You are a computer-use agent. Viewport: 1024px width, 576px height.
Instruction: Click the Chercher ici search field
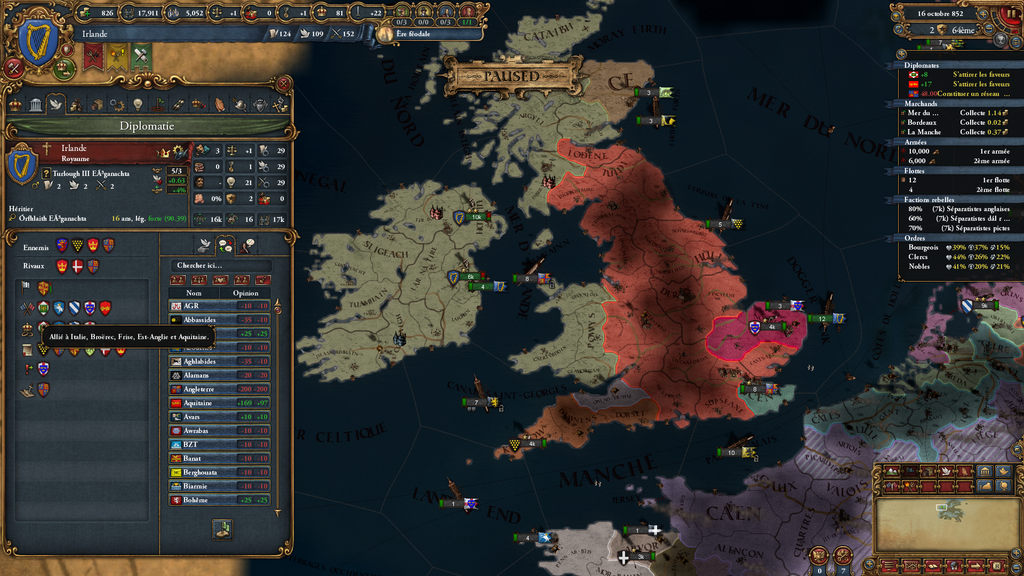click(220, 265)
